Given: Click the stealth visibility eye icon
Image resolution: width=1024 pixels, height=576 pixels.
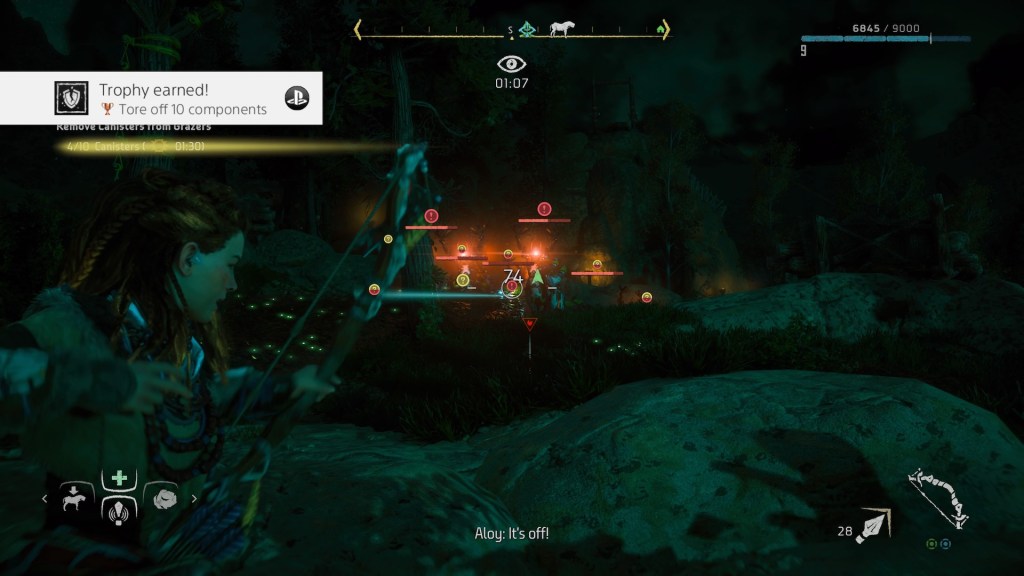Looking at the screenshot, I should (x=511, y=64).
